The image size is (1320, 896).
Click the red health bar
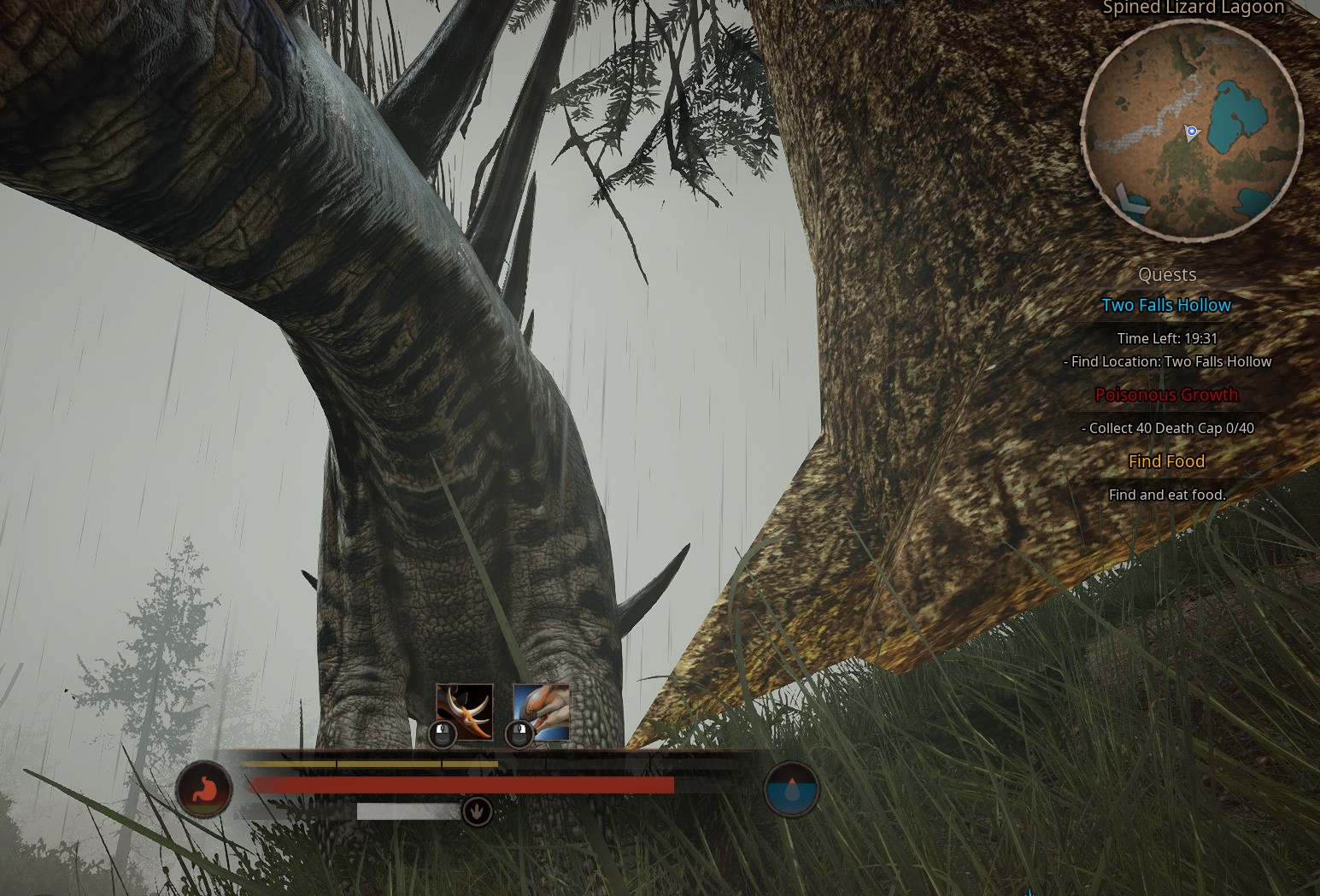[461, 784]
